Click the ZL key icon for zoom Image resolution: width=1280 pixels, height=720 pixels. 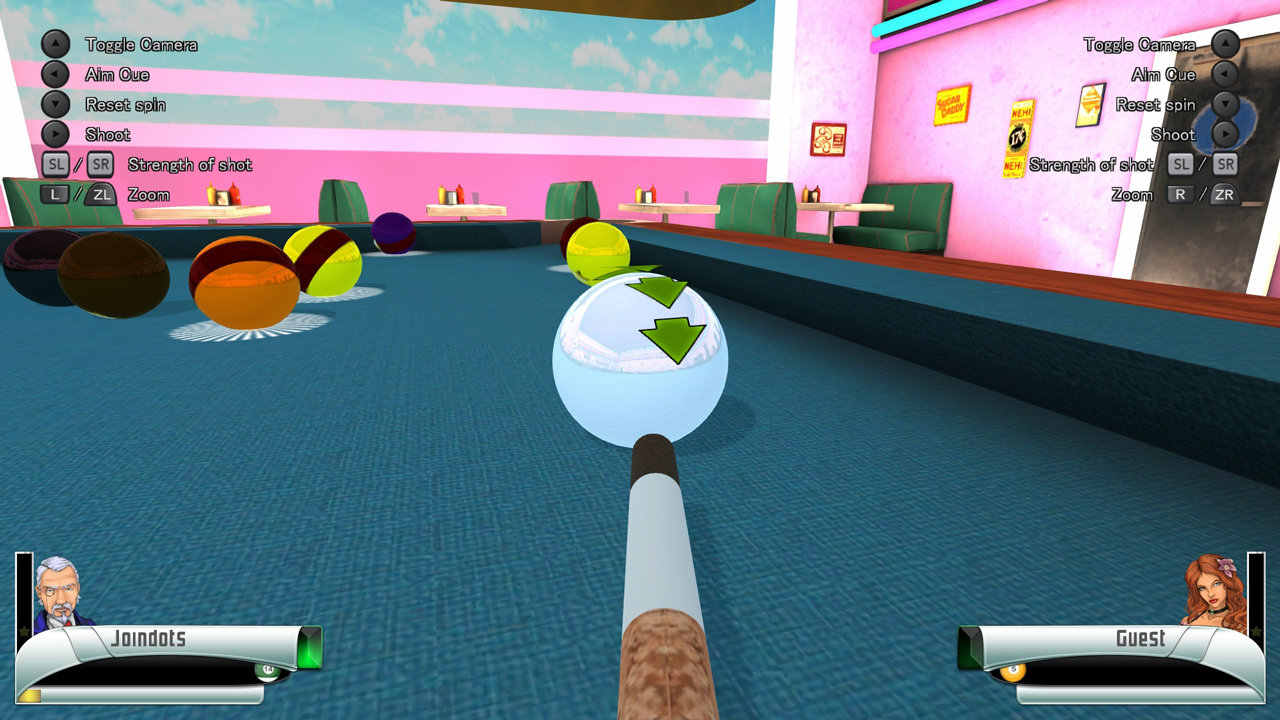[x=100, y=194]
